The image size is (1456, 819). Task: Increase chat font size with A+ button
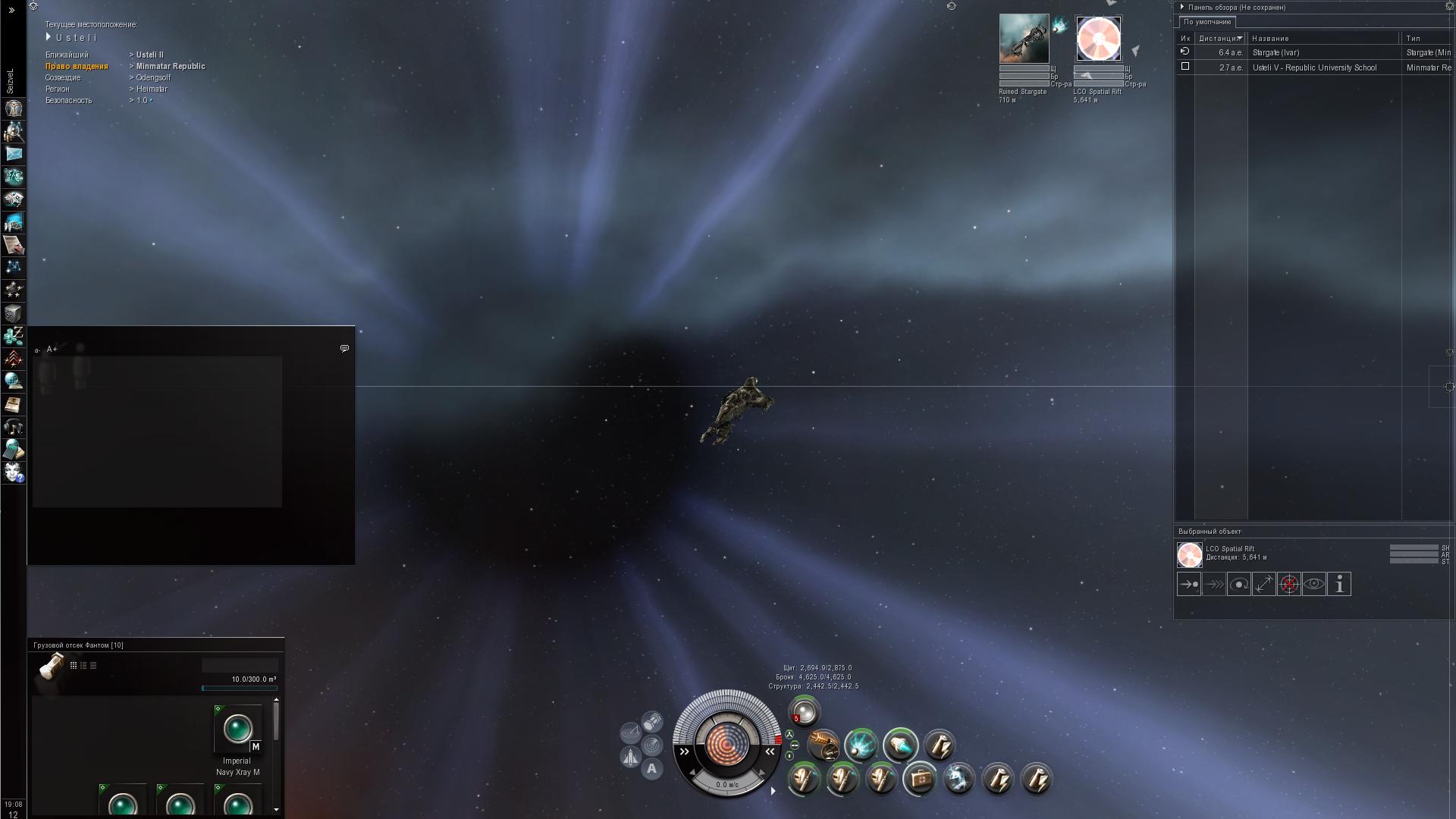[52, 350]
